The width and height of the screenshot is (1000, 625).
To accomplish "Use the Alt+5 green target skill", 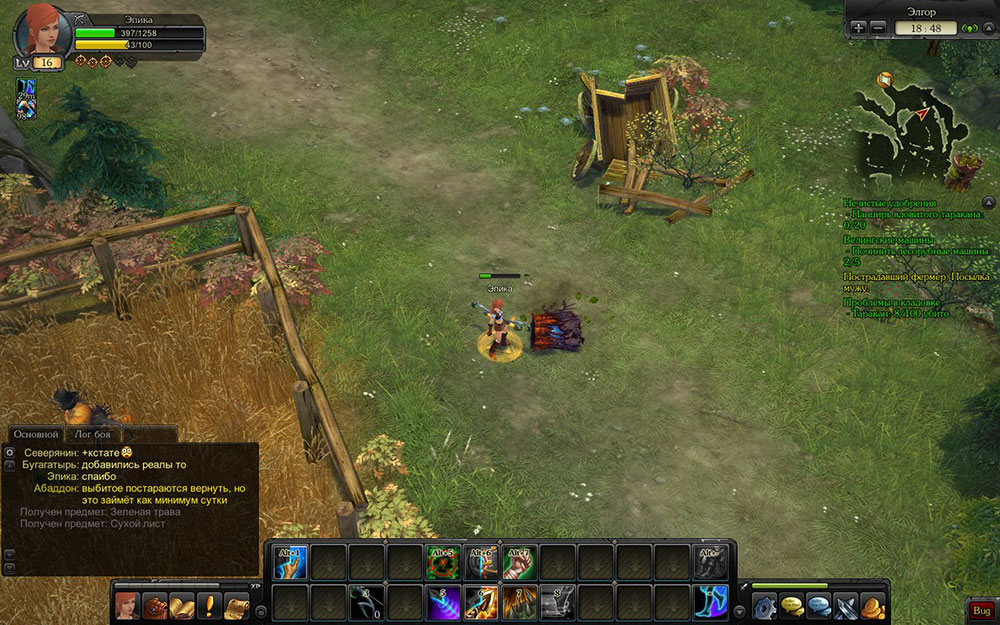I will [x=443, y=562].
